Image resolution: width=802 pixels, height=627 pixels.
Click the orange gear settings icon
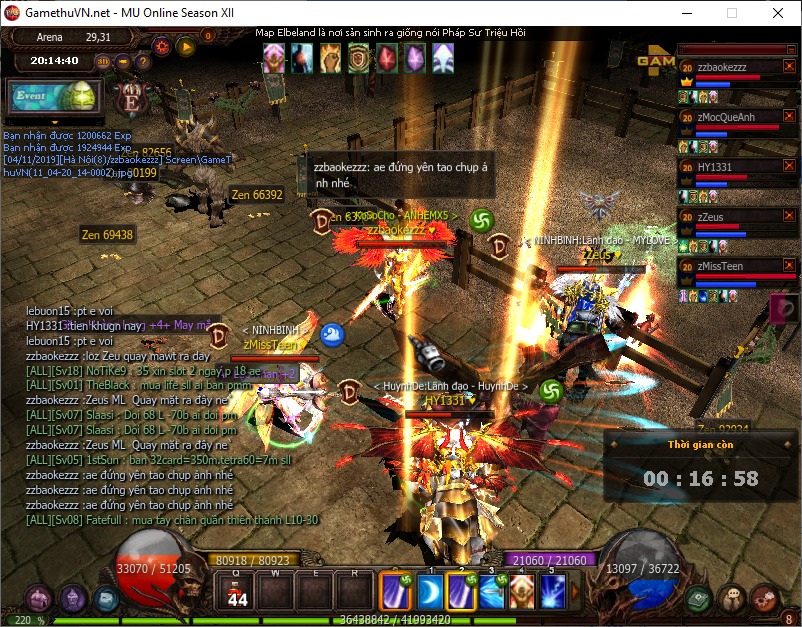pos(161,46)
